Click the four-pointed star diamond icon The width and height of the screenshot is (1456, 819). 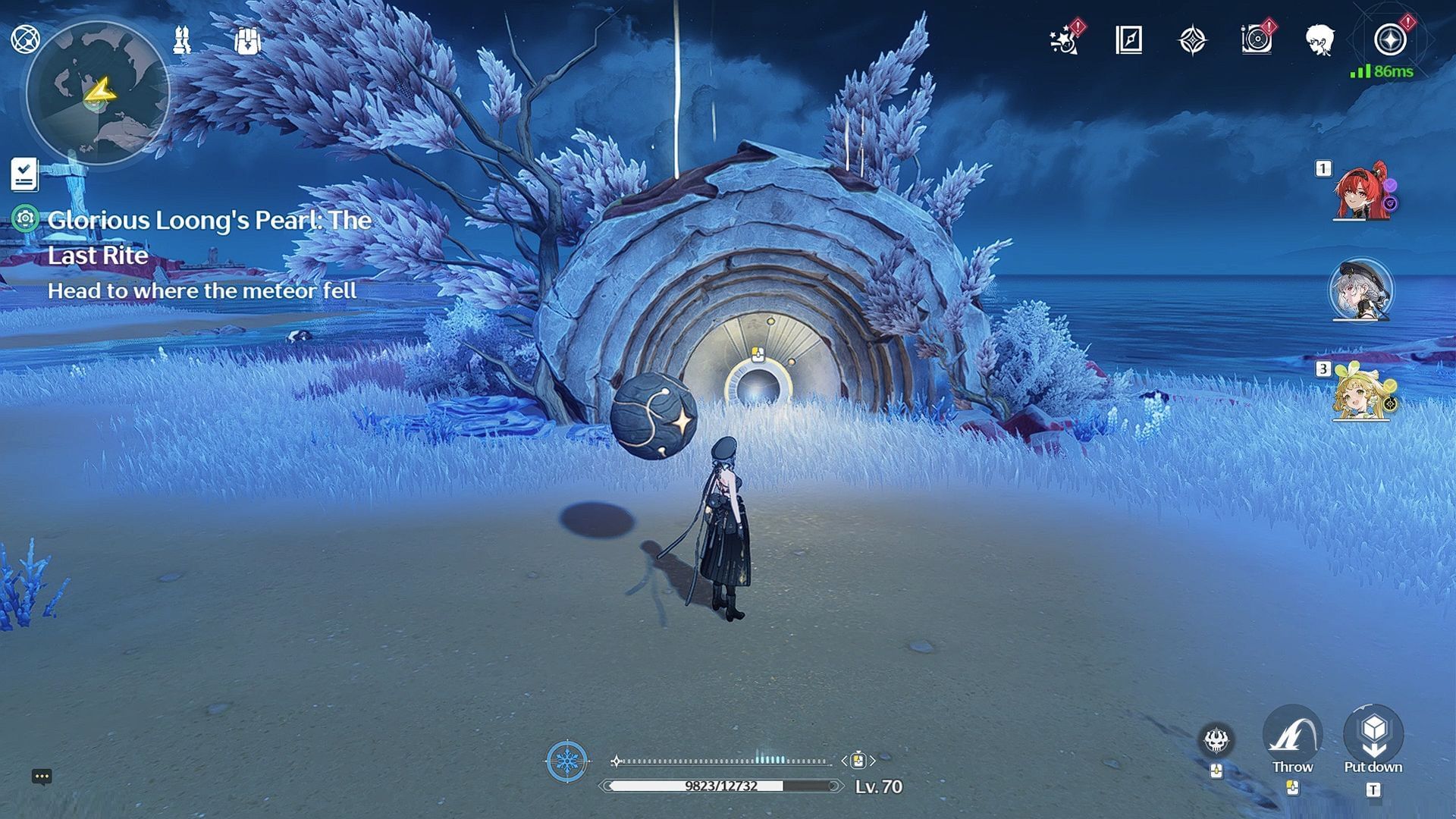tap(1192, 40)
